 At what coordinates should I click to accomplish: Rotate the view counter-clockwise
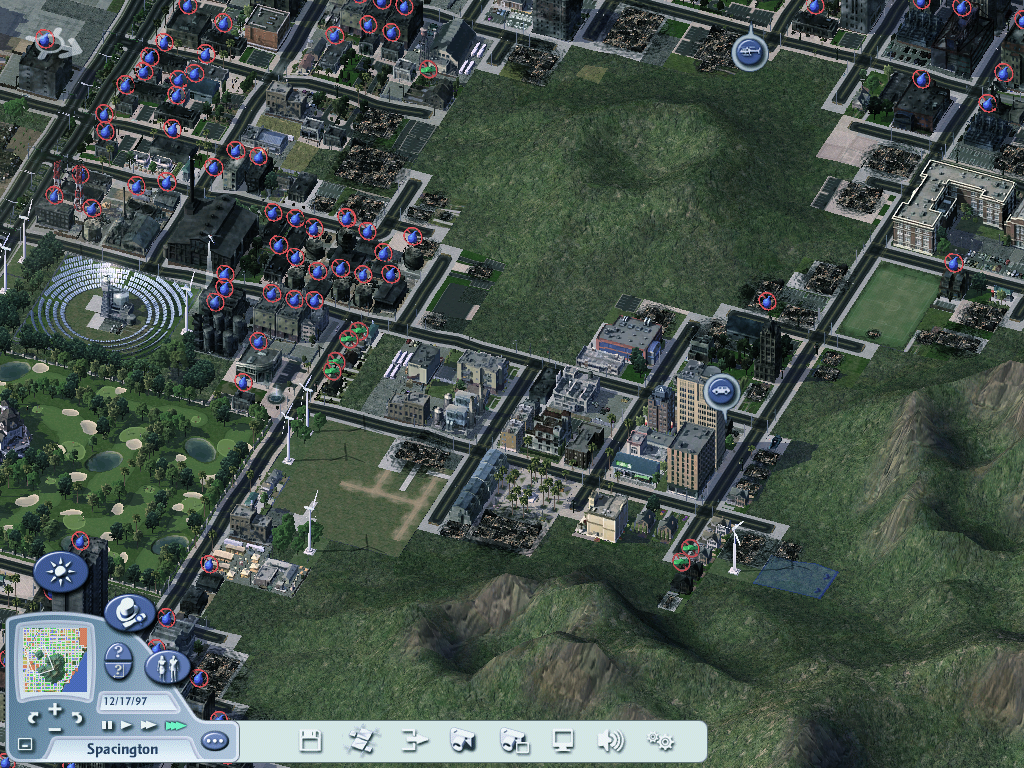tap(32, 718)
